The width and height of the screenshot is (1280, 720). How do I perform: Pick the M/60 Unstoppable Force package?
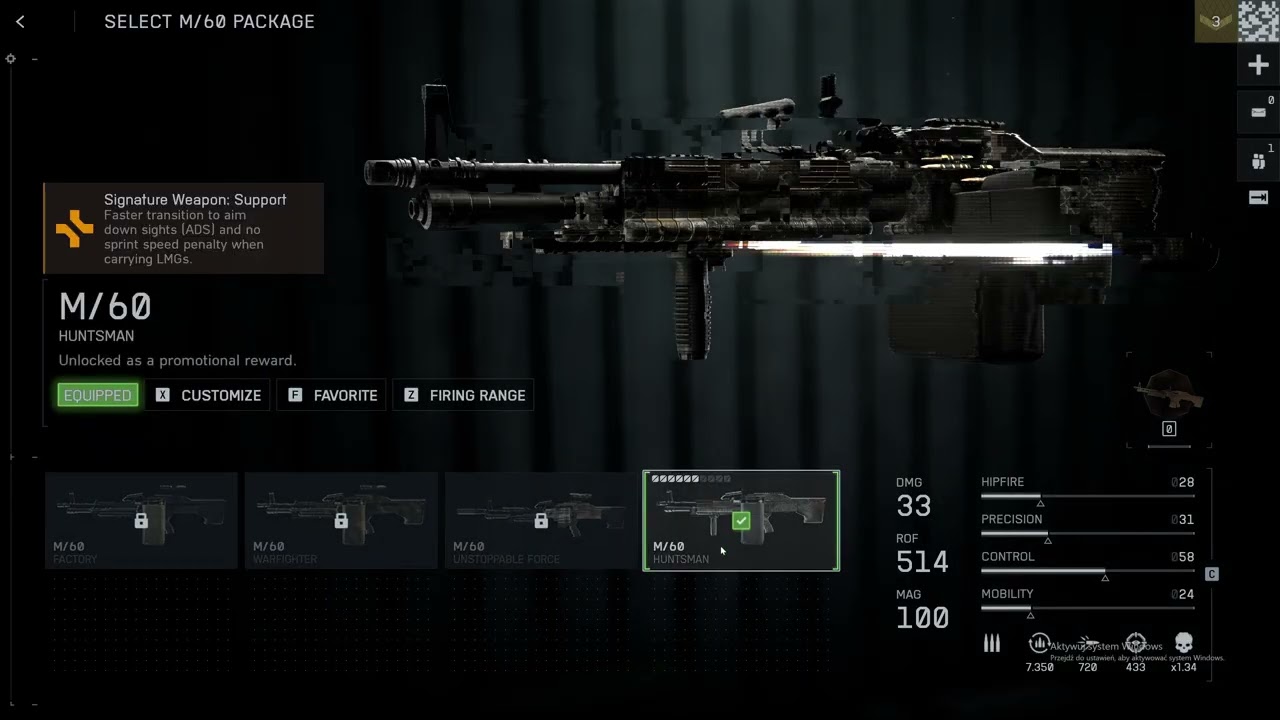click(x=541, y=520)
